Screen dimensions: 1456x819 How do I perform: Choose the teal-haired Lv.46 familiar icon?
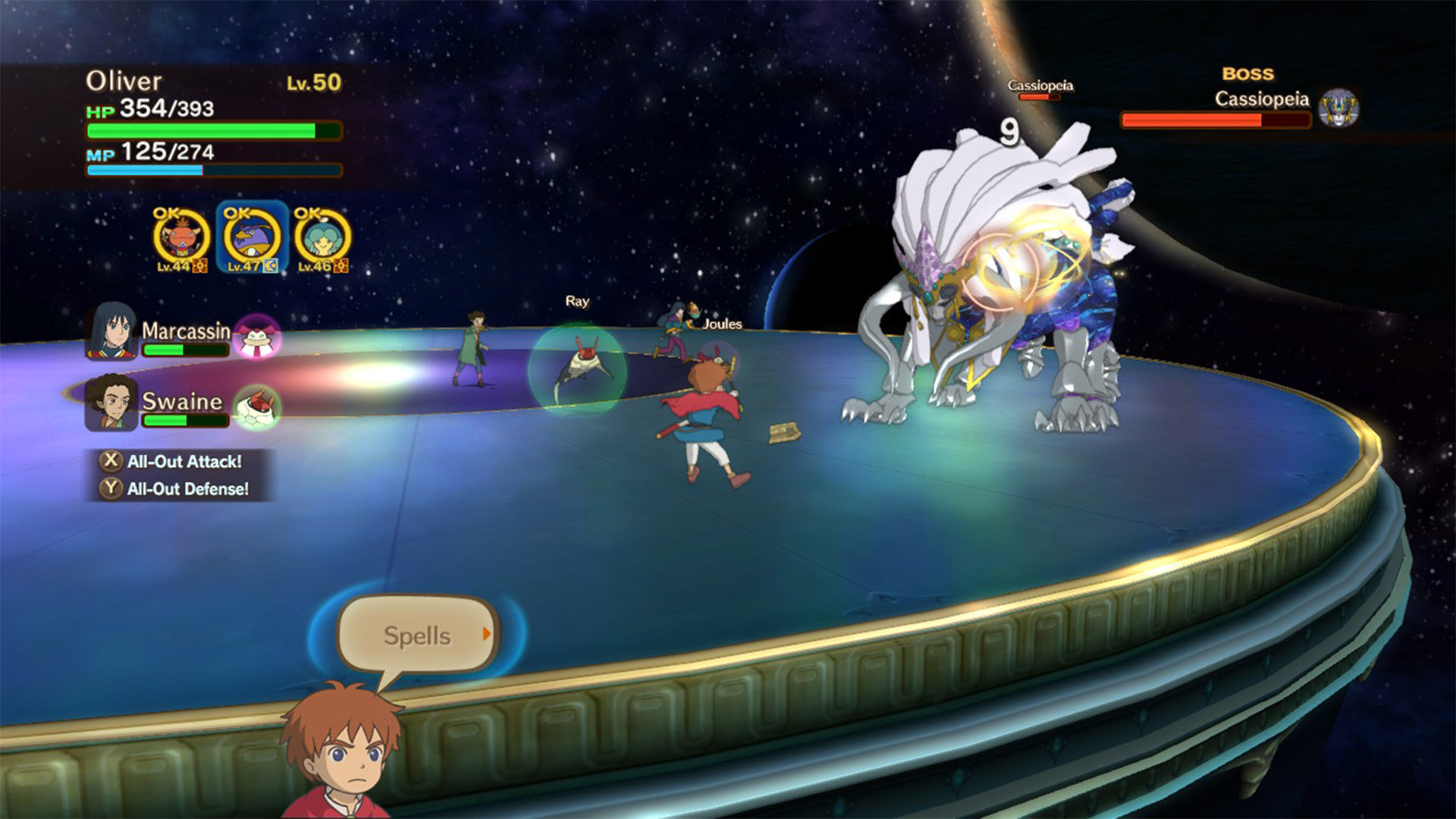tap(322, 238)
